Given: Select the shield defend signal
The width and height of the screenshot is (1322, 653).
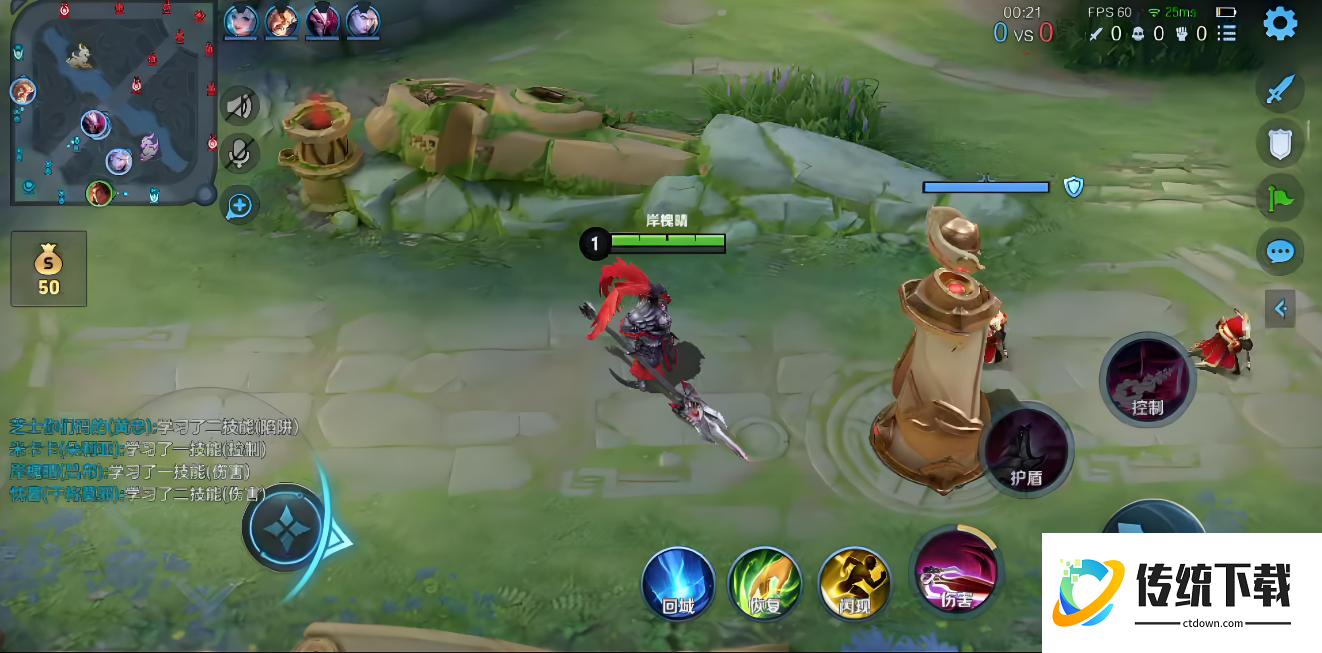Looking at the screenshot, I should (1280, 143).
